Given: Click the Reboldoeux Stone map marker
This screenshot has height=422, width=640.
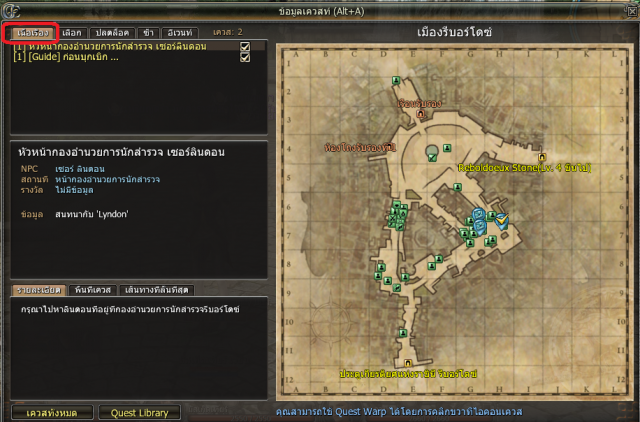Looking at the screenshot, I should (541, 158).
